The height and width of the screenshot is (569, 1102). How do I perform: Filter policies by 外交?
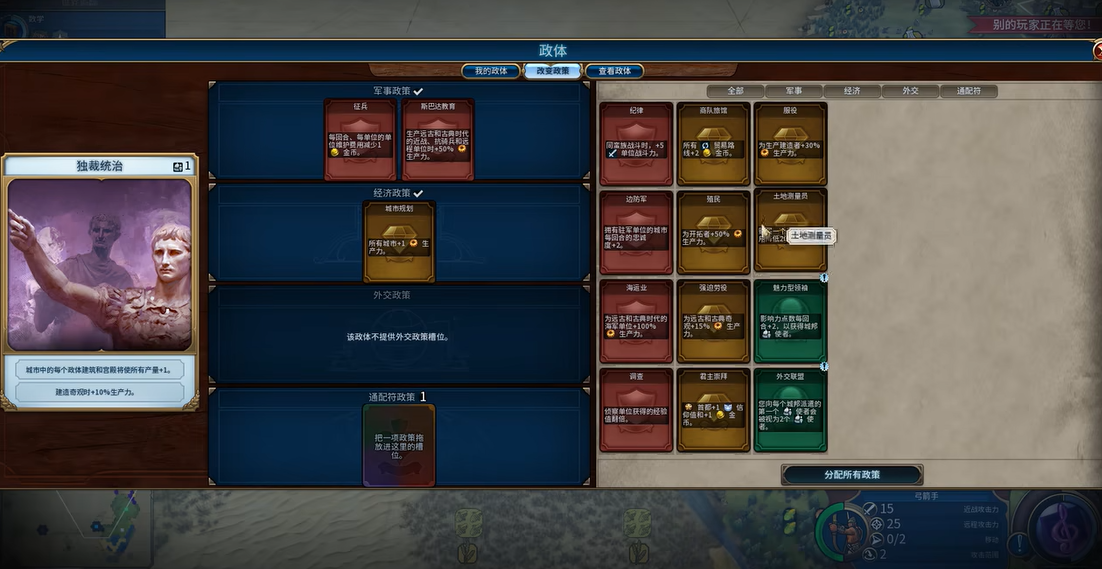(x=910, y=91)
